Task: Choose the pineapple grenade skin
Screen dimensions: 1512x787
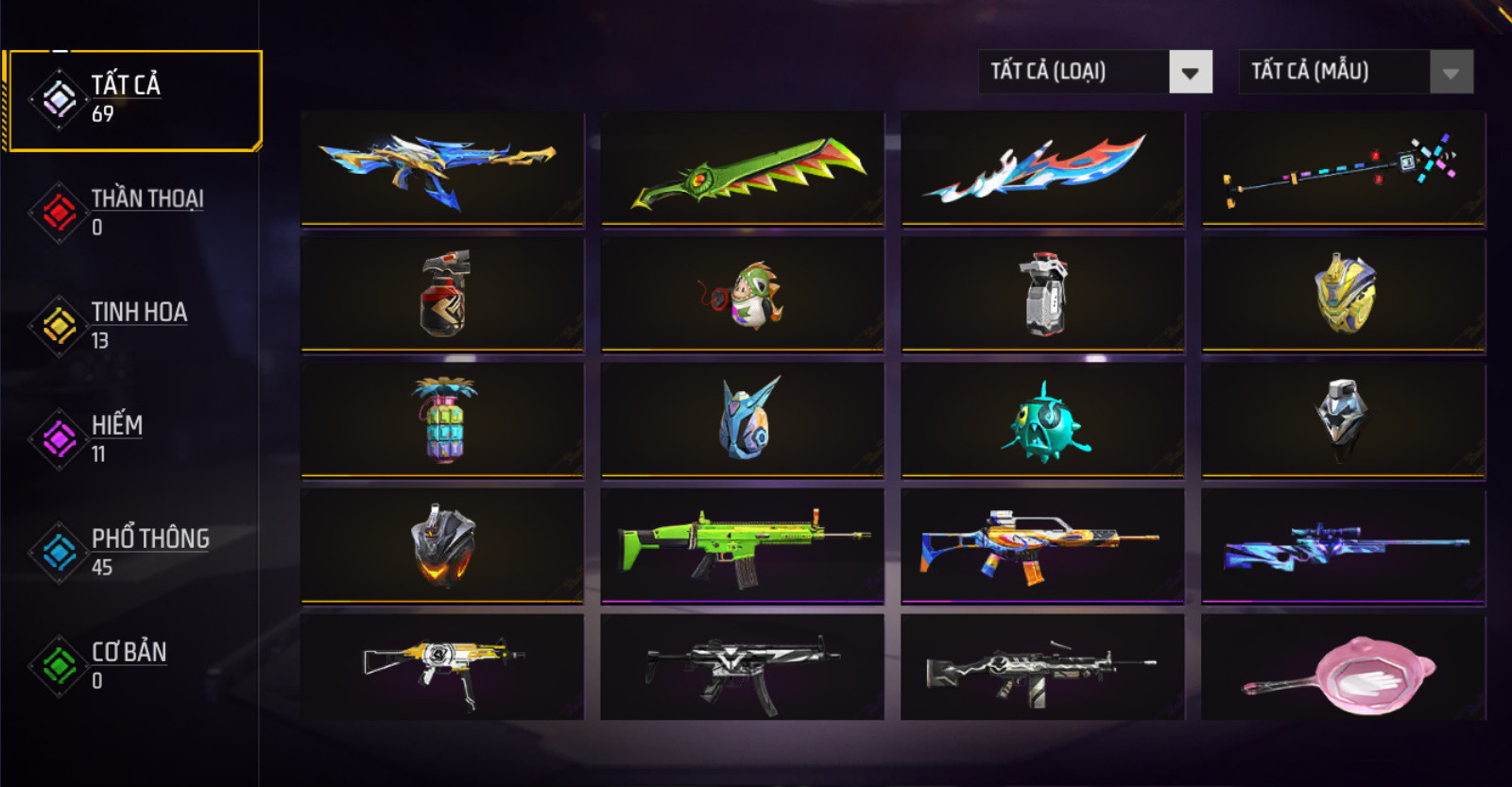Action: (x=442, y=419)
